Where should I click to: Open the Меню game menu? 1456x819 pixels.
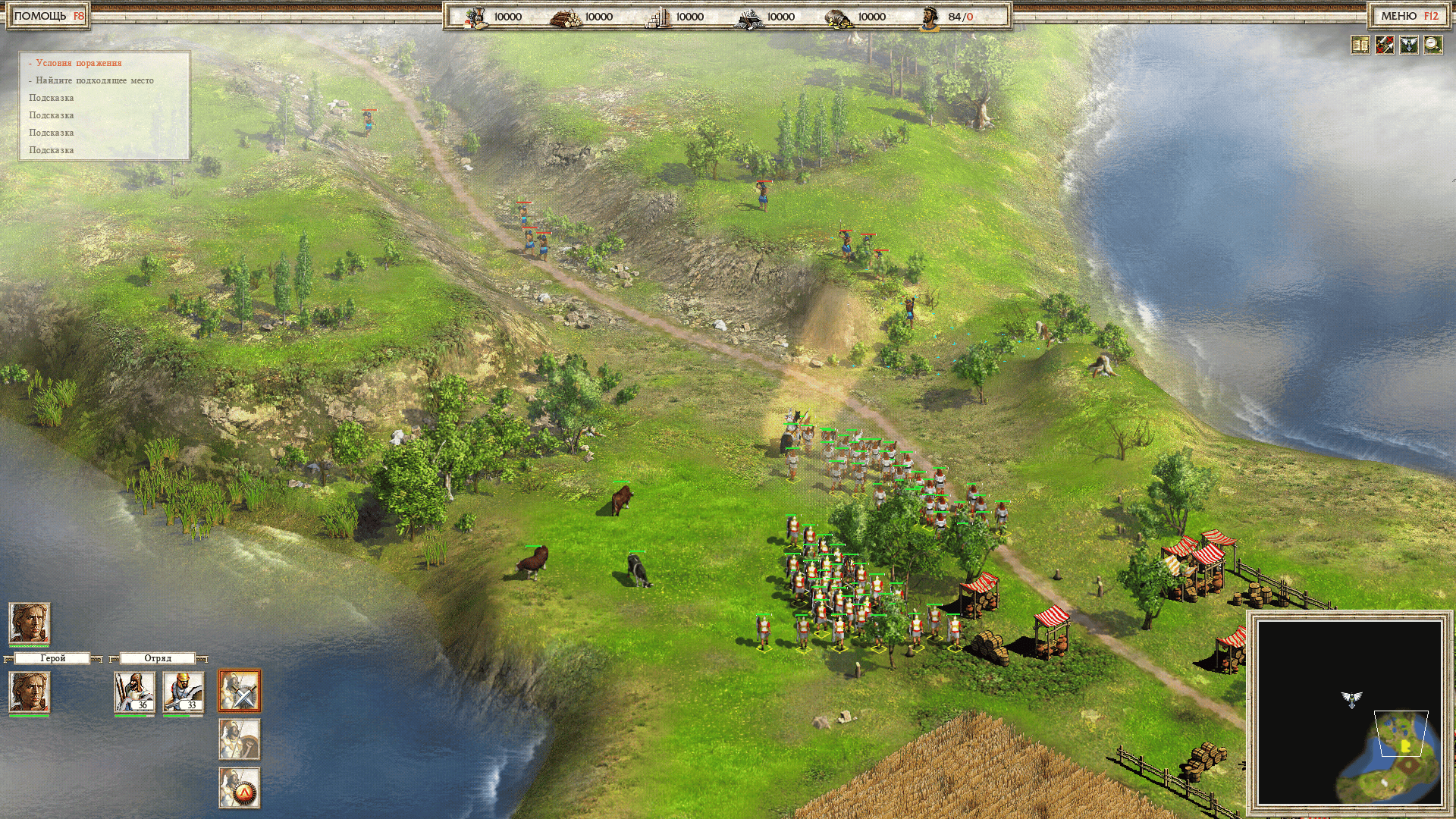(x=1409, y=16)
